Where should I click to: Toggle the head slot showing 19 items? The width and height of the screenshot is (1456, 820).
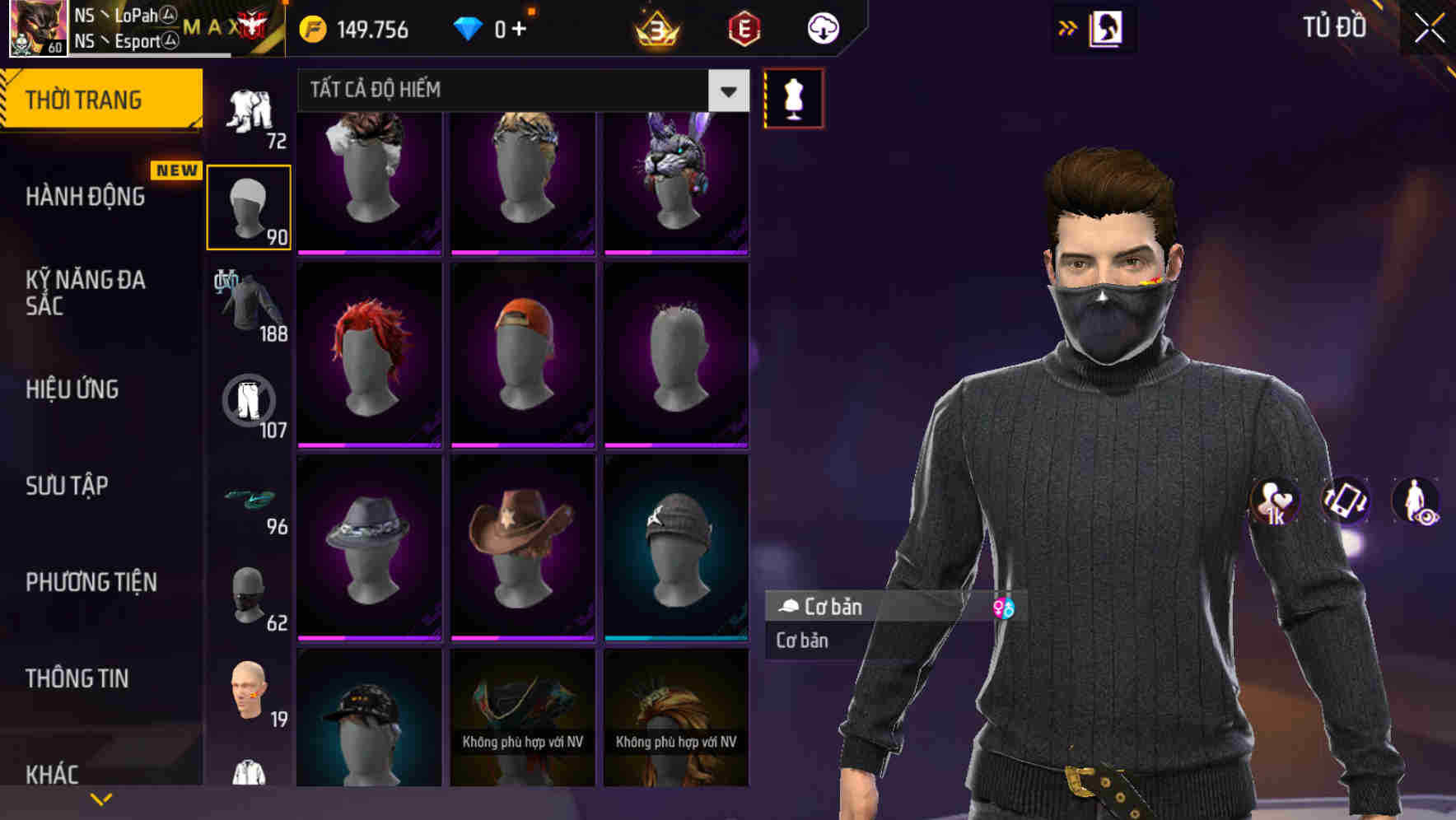coord(247,692)
